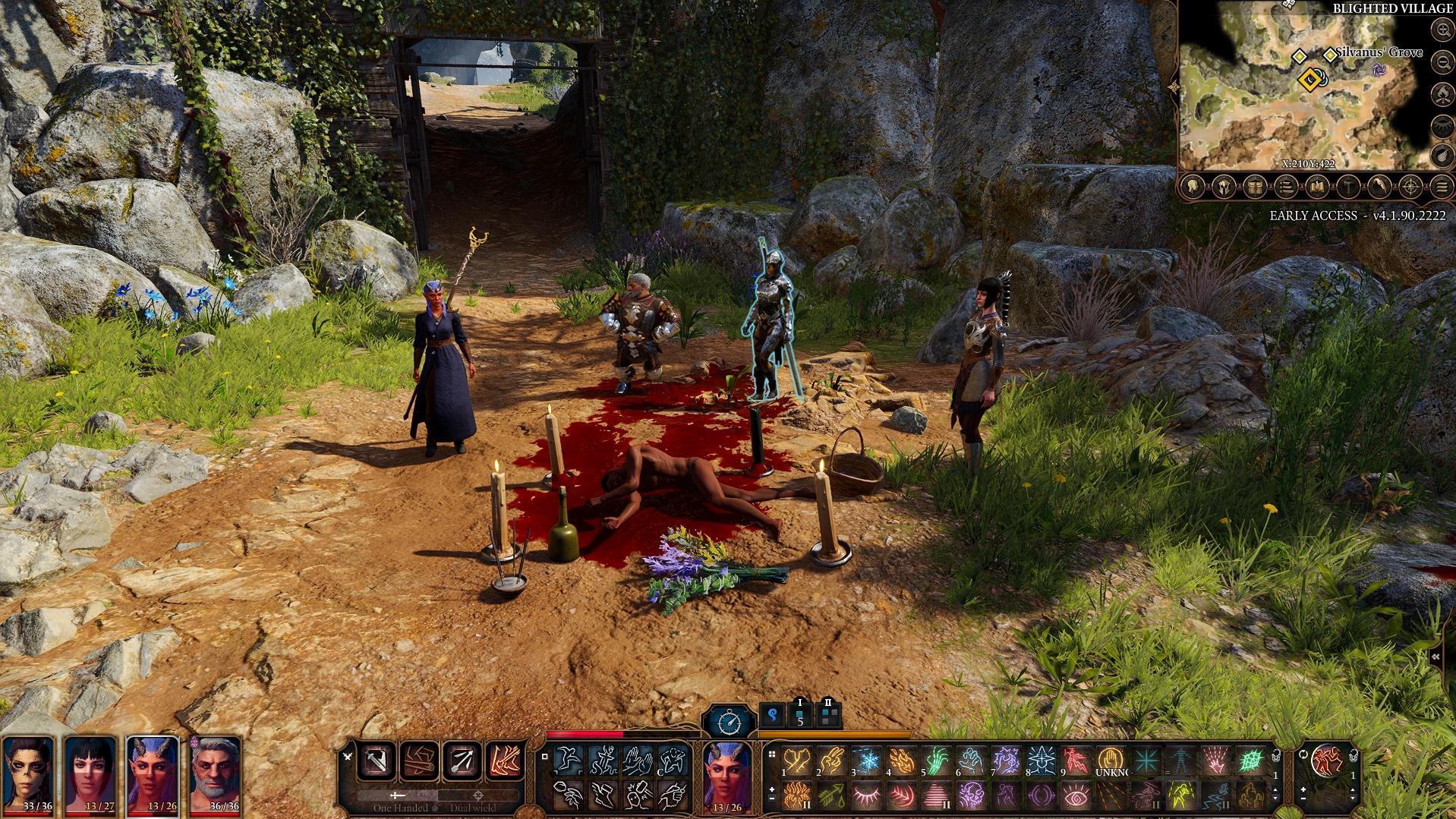Cast the orange flame spell in slot 4
The width and height of the screenshot is (1456, 819).
click(x=901, y=760)
